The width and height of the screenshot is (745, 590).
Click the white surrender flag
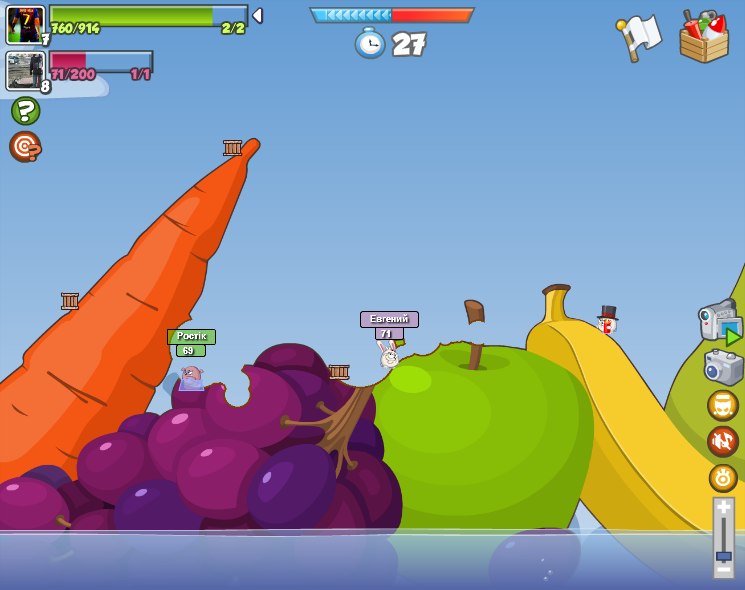pos(639,37)
